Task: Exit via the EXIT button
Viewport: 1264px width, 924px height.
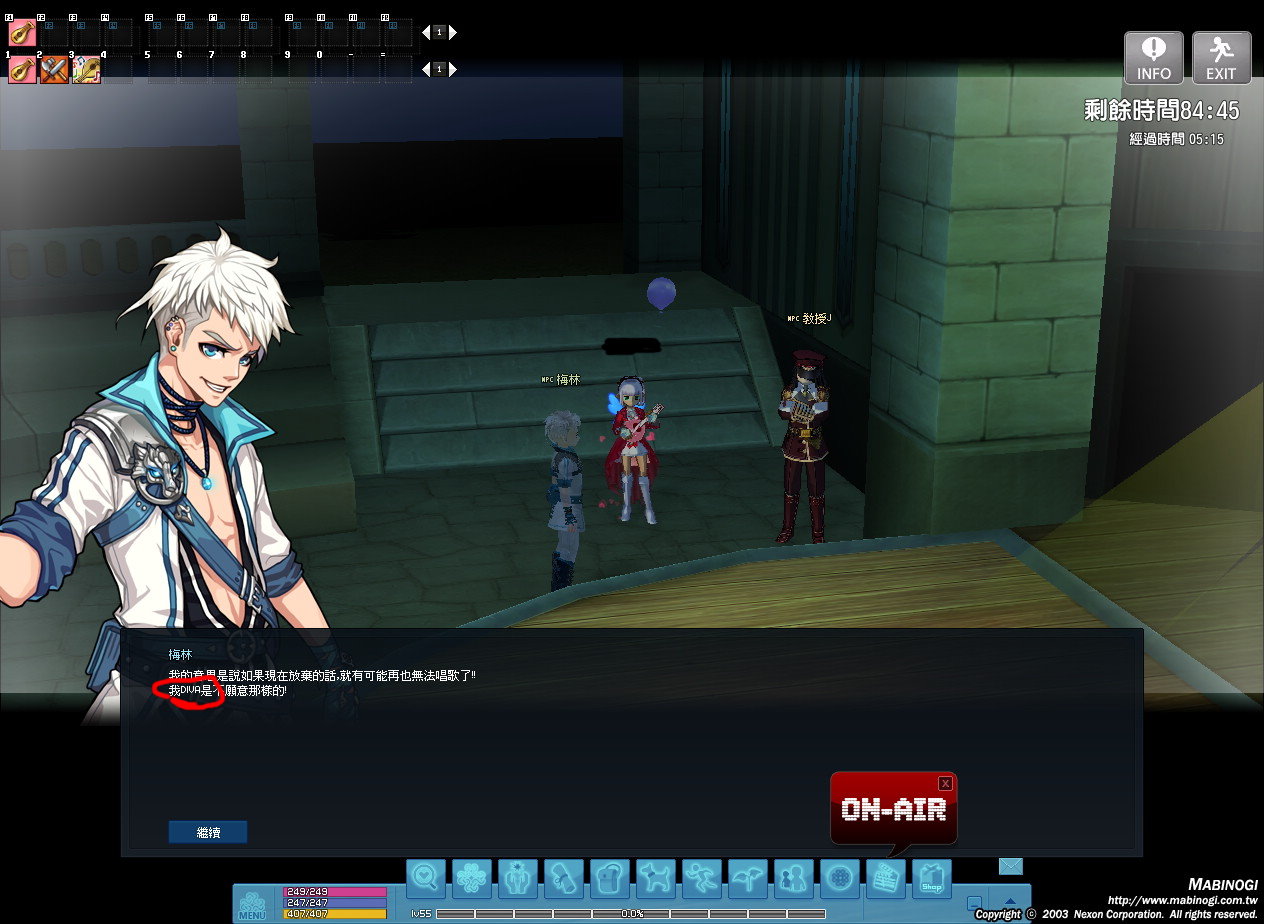Action: [x=1221, y=57]
